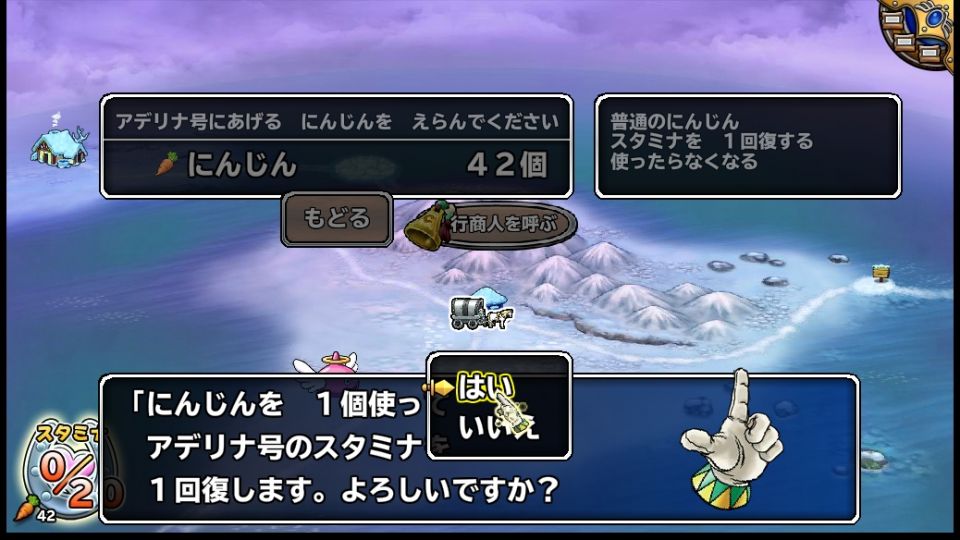Select いいえ to decline using a carrot

click(498, 427)
